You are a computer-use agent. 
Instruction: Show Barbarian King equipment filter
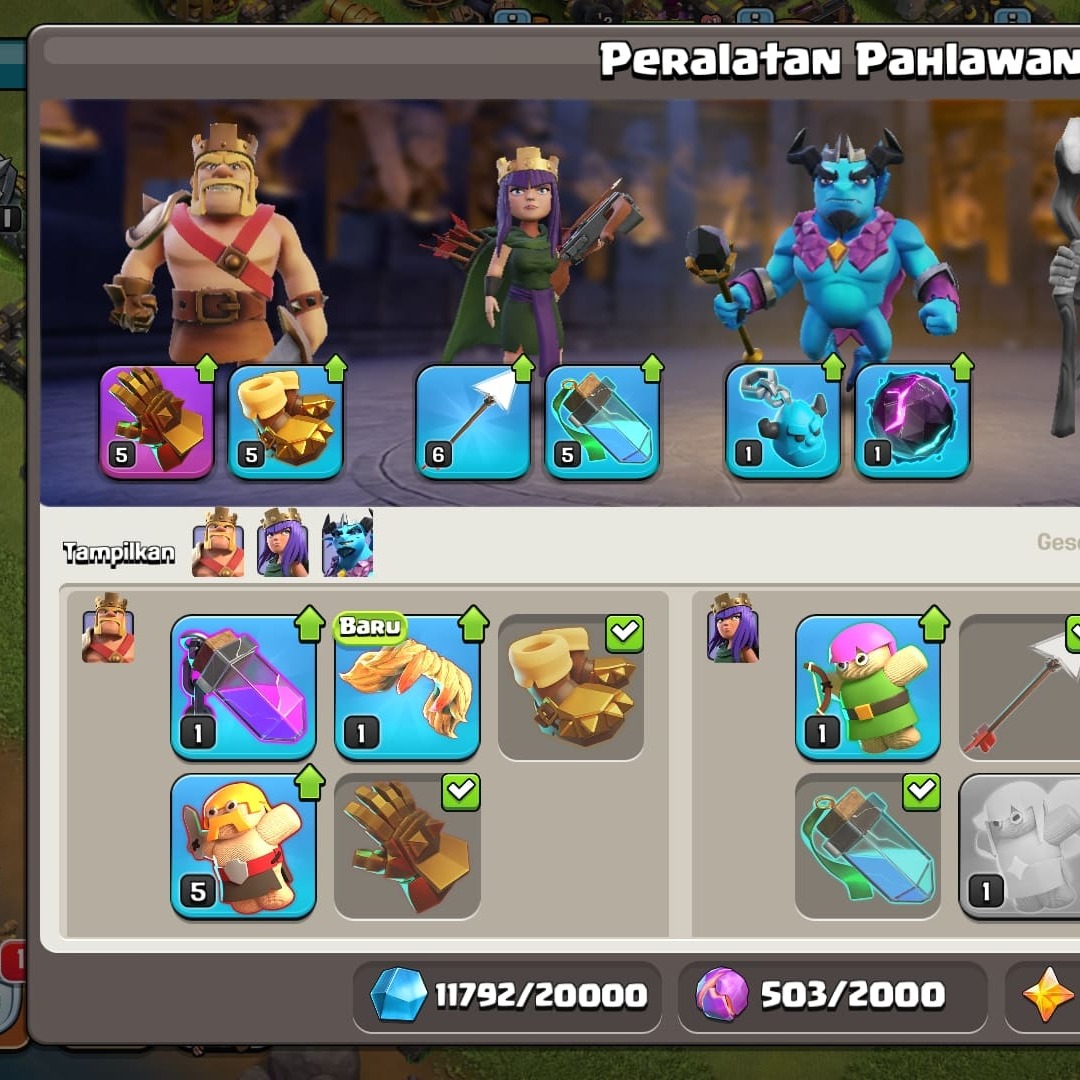pos(218,544)
